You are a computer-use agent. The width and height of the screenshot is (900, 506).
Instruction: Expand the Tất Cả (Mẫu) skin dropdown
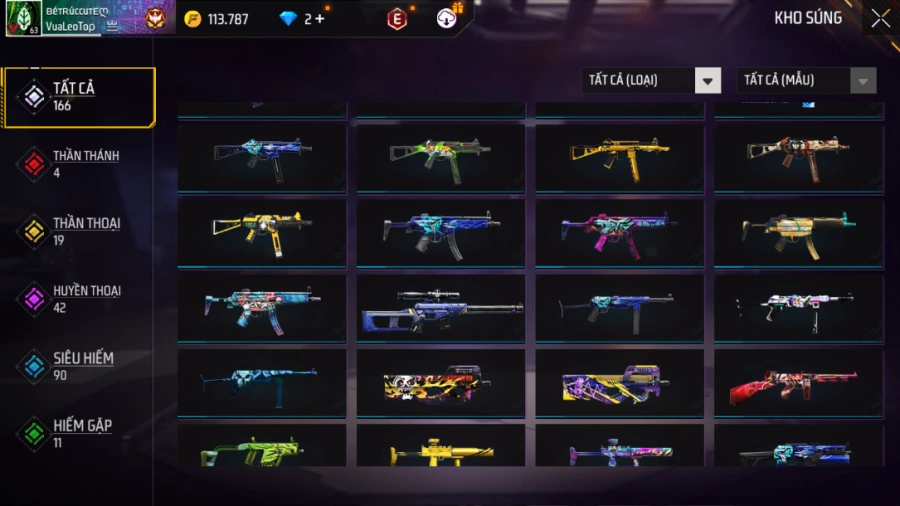806,81
